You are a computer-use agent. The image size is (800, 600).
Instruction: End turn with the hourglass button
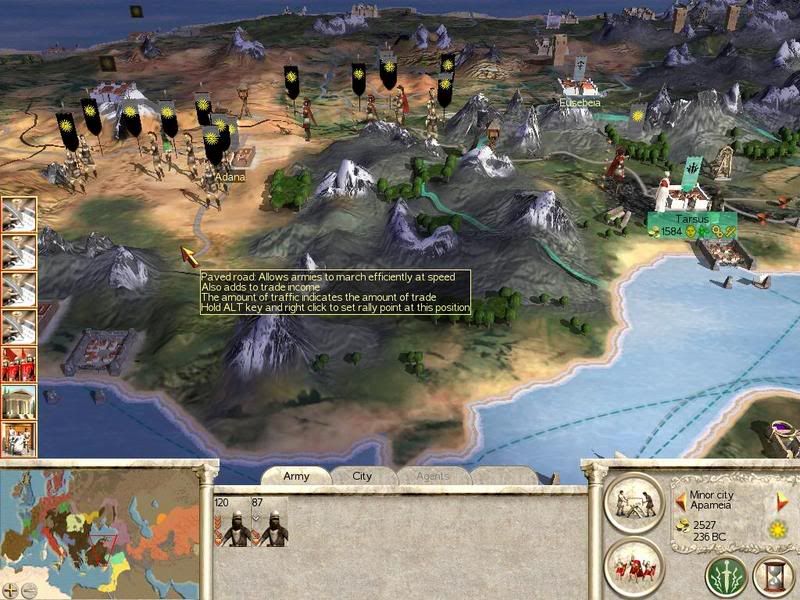click(775, 575)
